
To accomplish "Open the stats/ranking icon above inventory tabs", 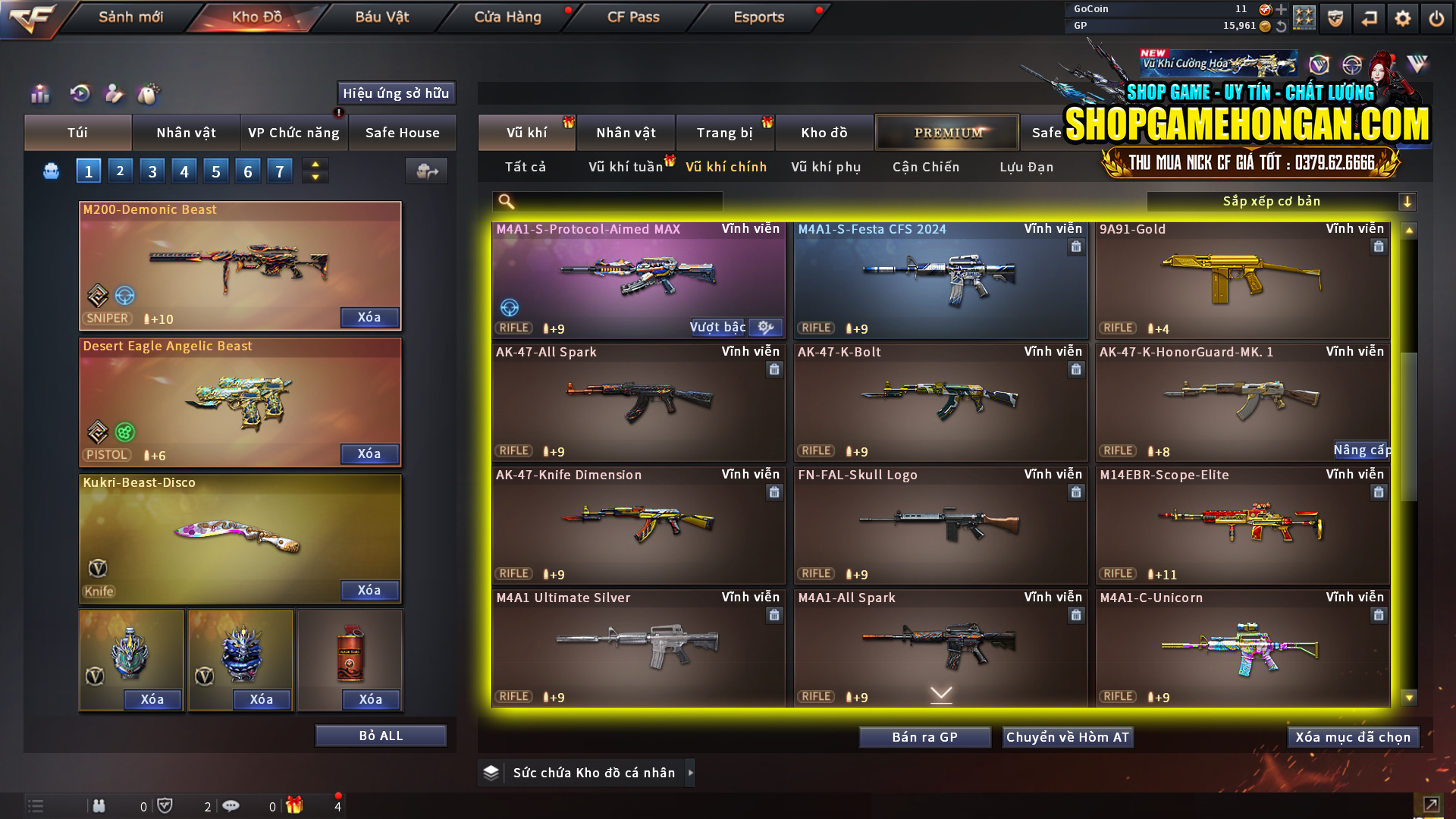I will 39,94.
